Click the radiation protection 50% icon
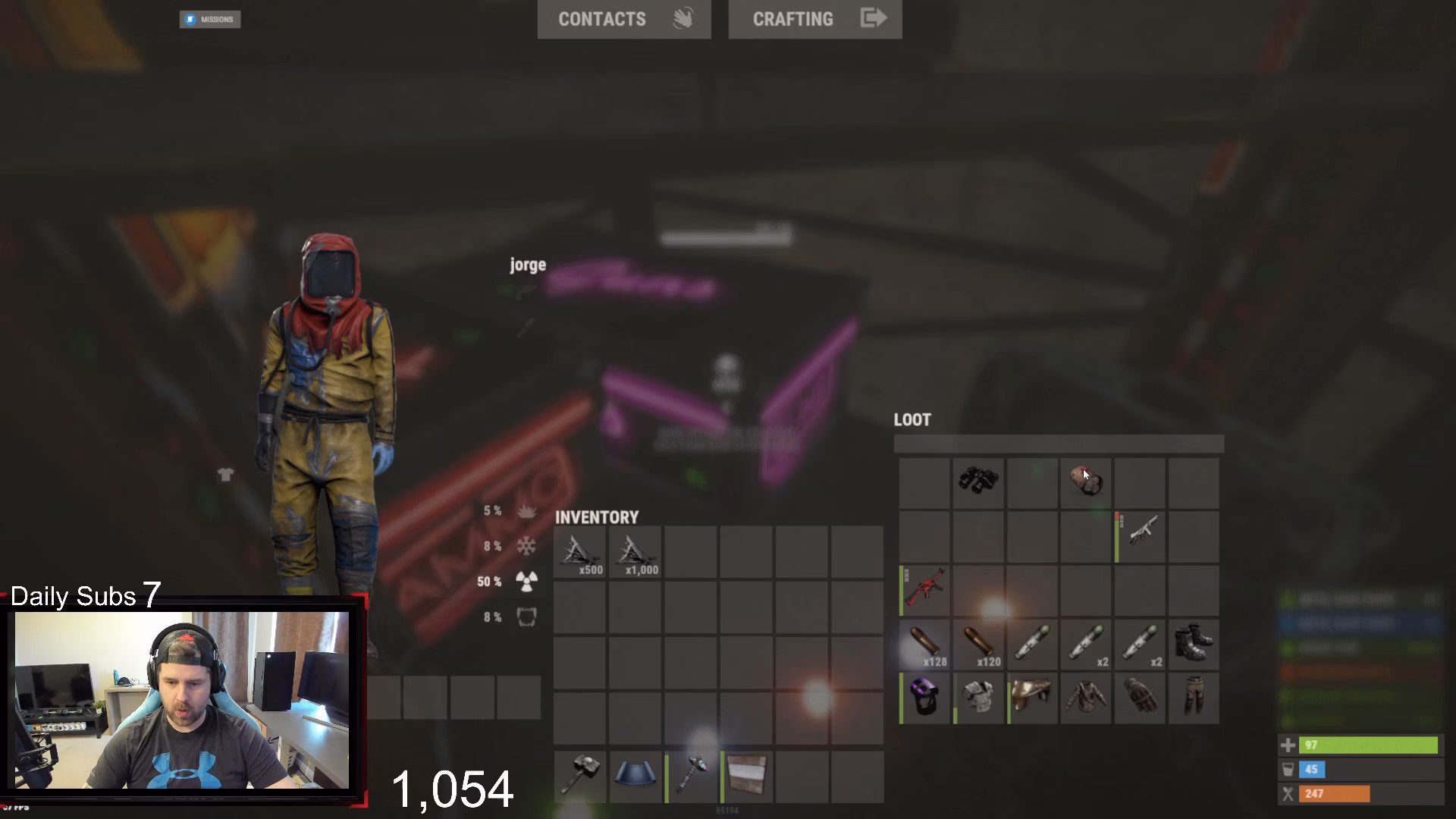 pos(526,582)
